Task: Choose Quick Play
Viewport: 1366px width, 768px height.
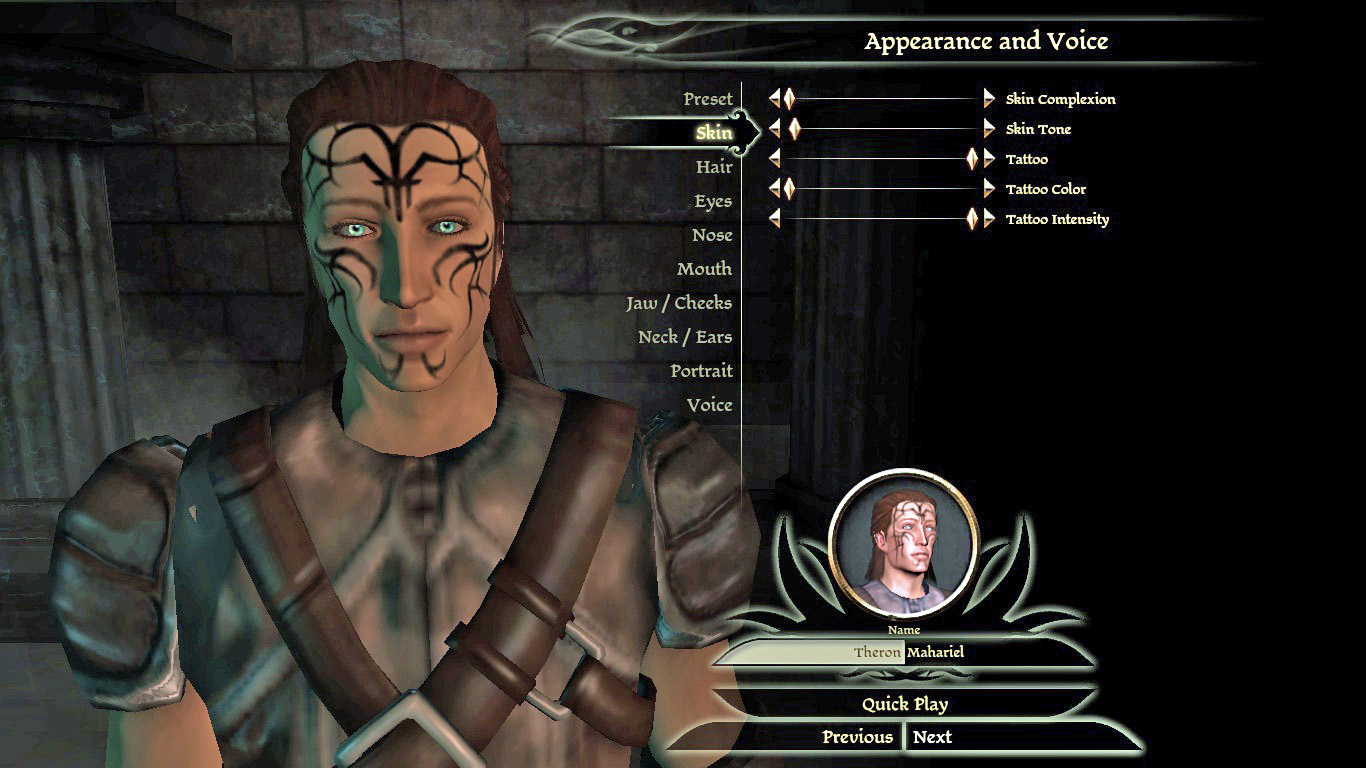Action: pyautogui.click(x=905, y=704)
